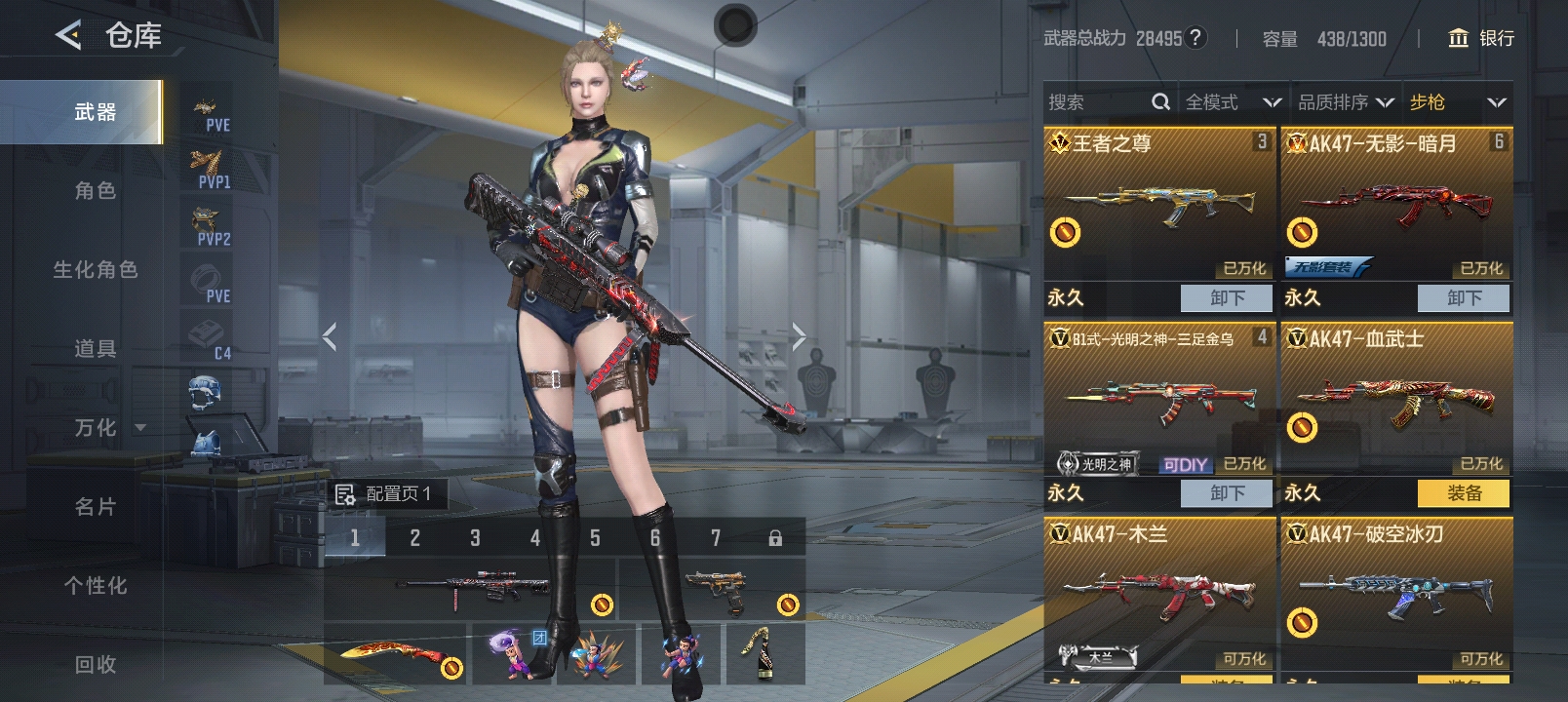The width and height of the screenshot is (1568, 702).
Task: Open the 品质排序 sorting dropdown
Action: tap(1345, 102)
